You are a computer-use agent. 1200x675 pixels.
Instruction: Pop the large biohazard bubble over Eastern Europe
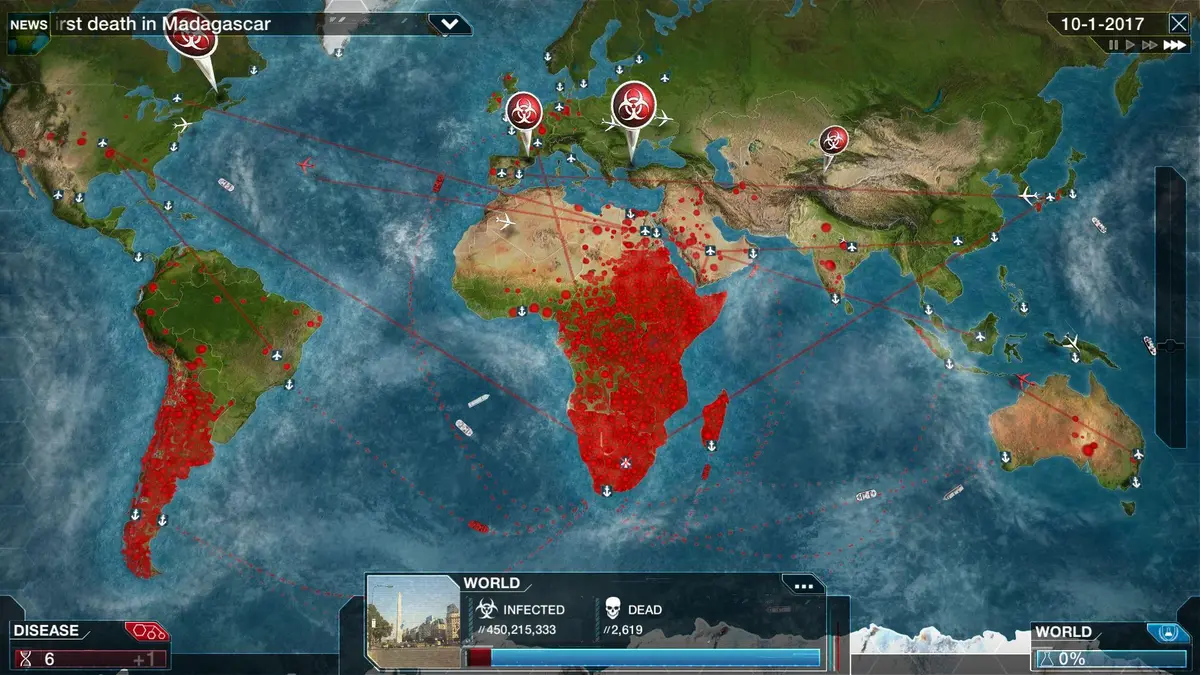point(633,103)
